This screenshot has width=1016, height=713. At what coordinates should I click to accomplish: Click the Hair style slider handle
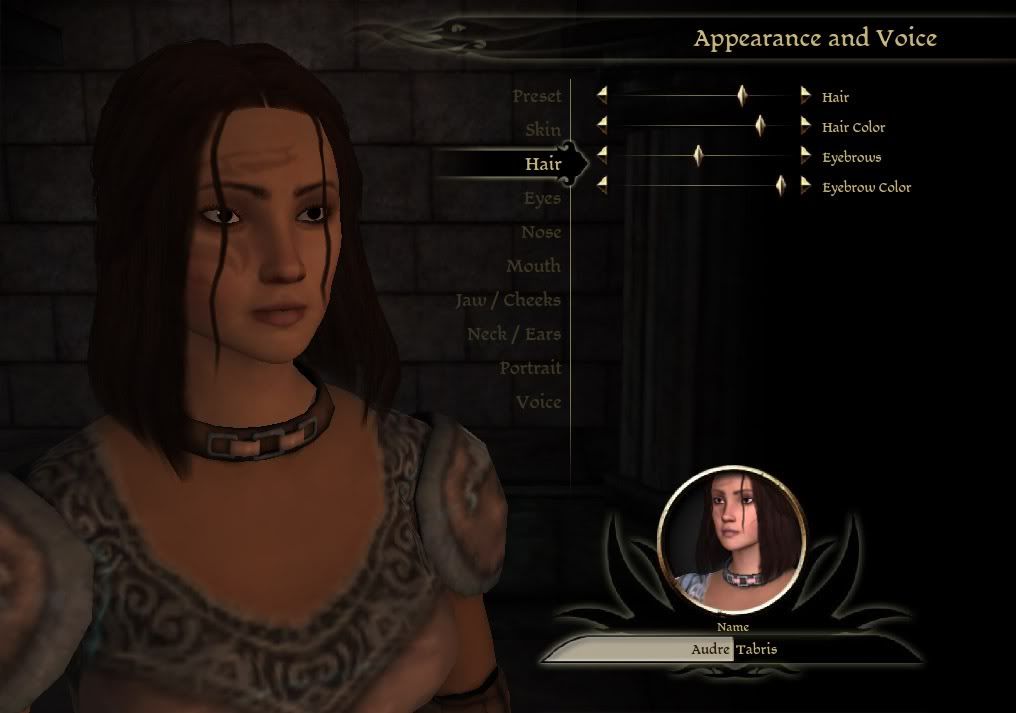click(742, 96)
